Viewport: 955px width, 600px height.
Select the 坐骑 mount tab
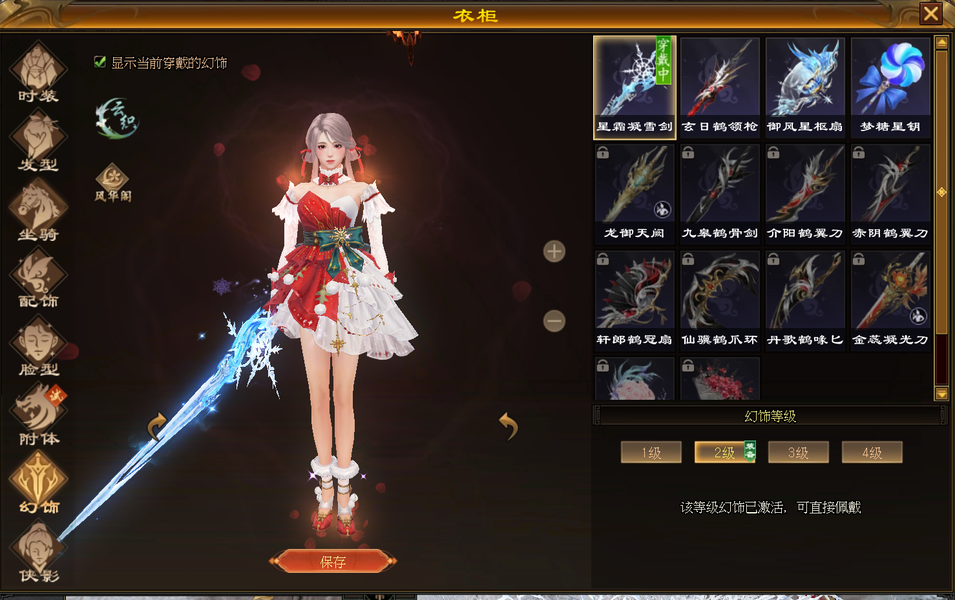[x=38, y=209]
